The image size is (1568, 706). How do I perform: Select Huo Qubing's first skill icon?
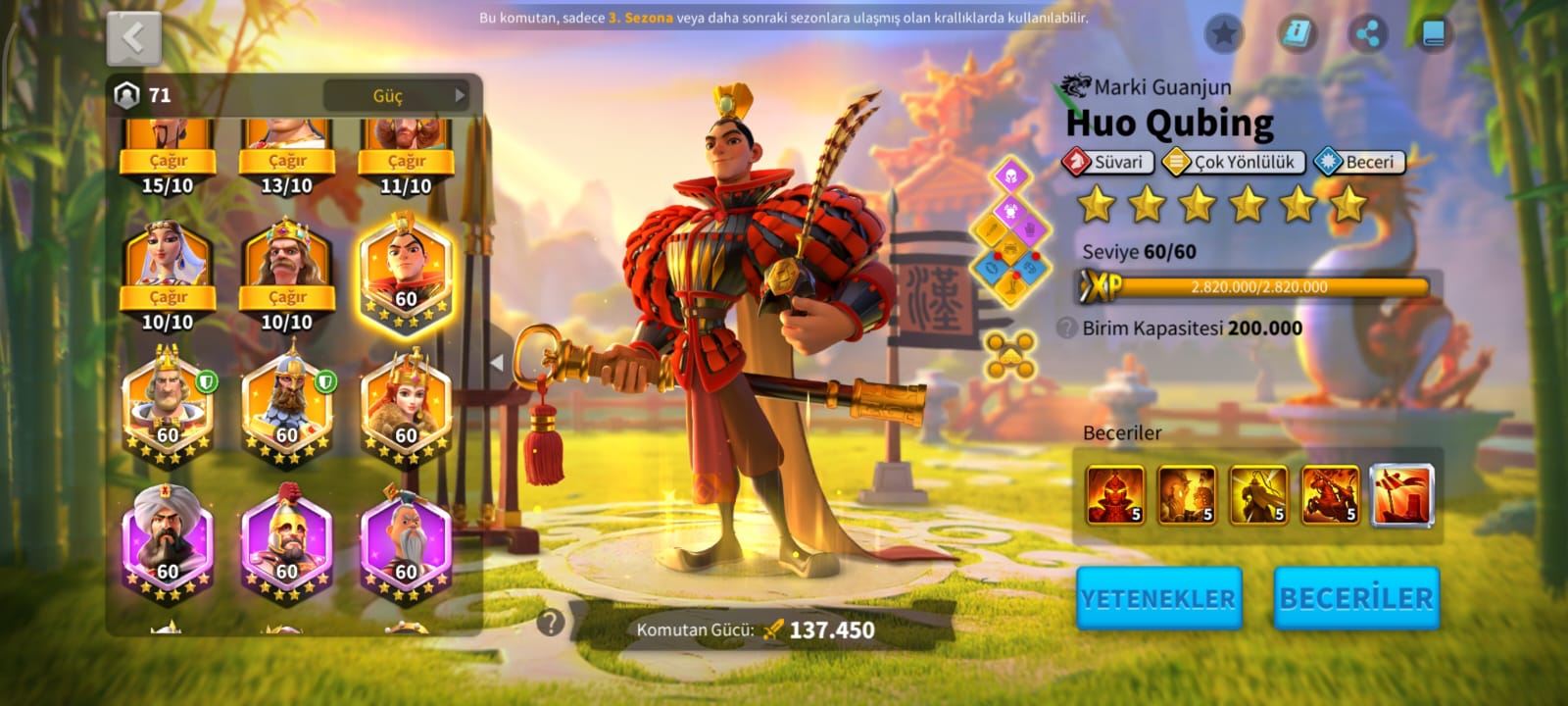click(x=1115, y=495)
